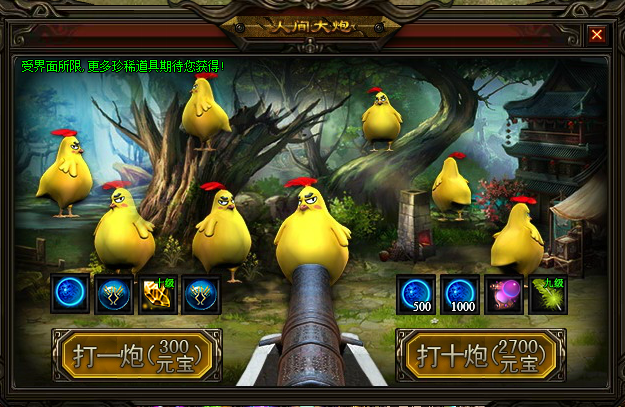625x407 pixels.
Task: Select the blue orb reward without a number
Action: 70,295
